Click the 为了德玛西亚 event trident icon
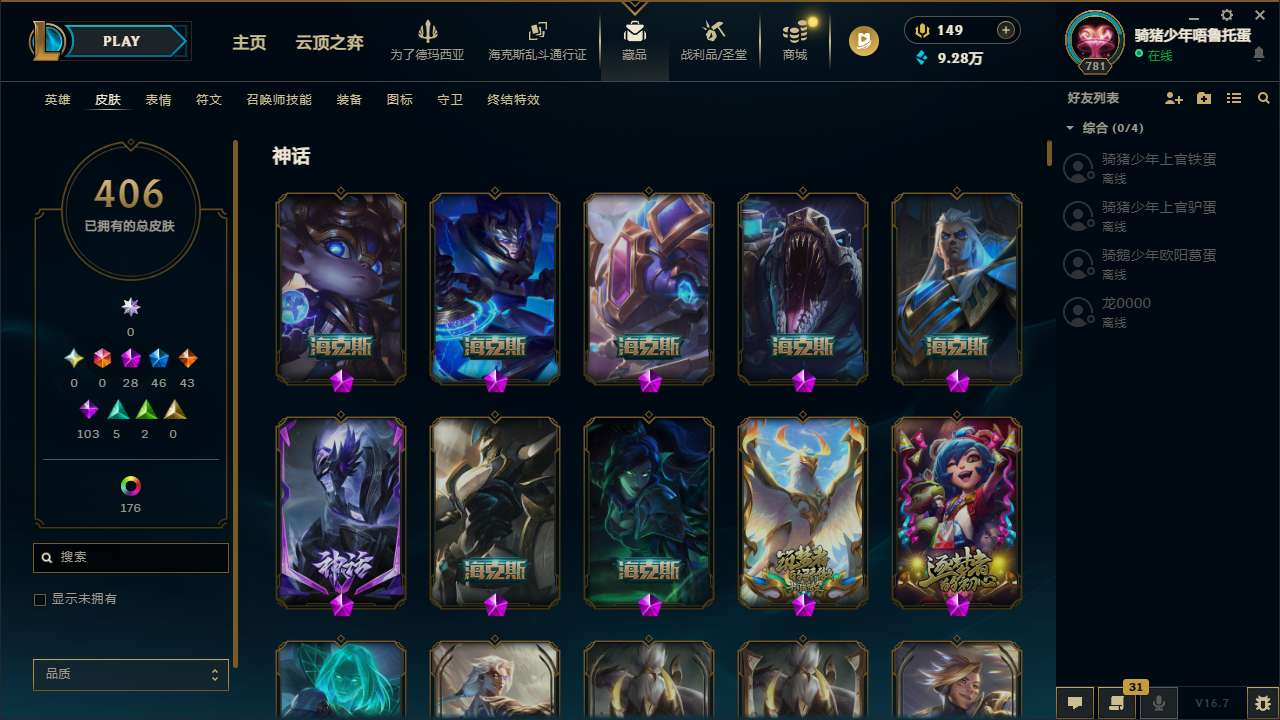This screenshot has height=720, width=1280. click(430, 40)
